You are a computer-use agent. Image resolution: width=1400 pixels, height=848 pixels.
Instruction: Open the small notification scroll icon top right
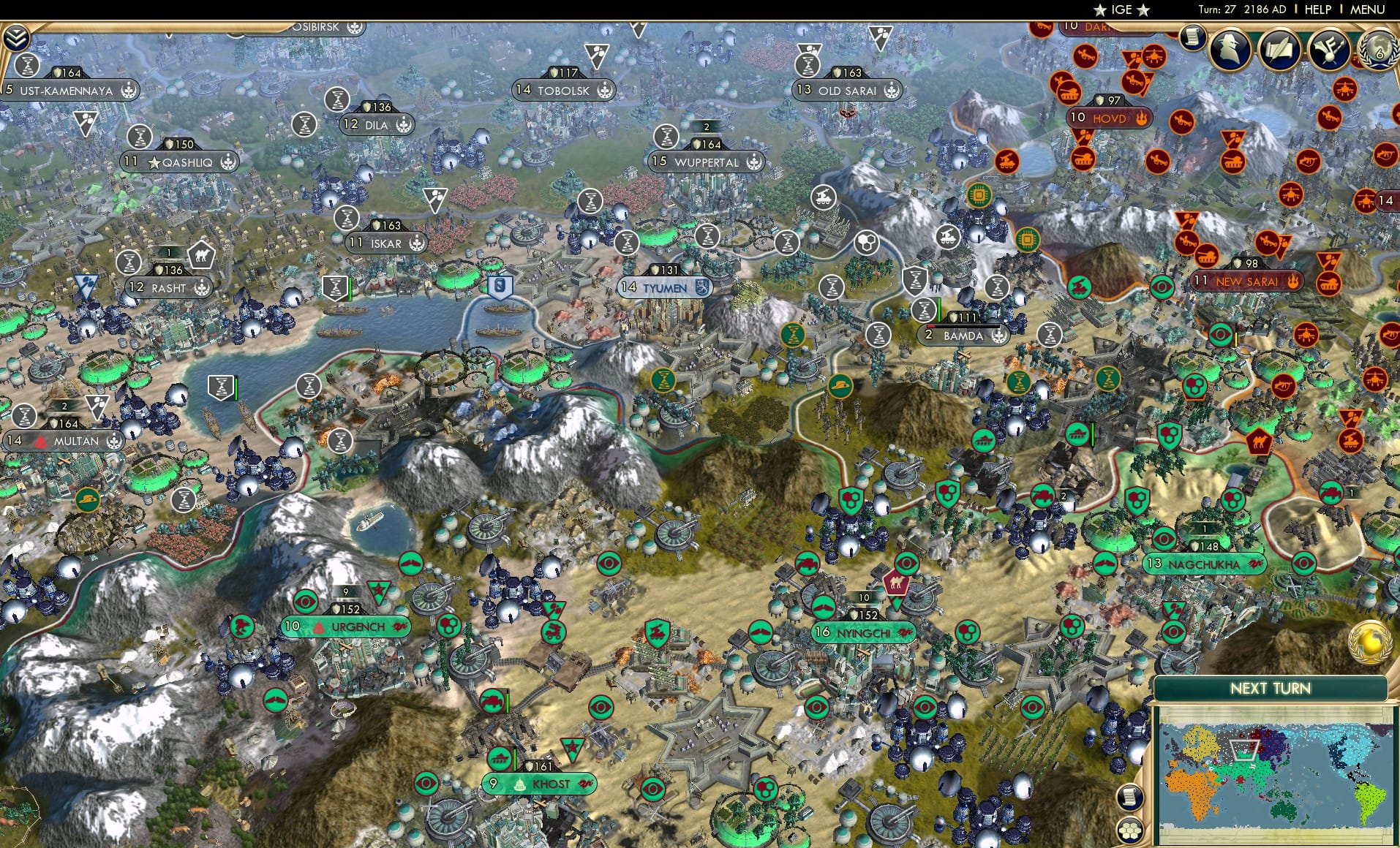[1194, 38]
